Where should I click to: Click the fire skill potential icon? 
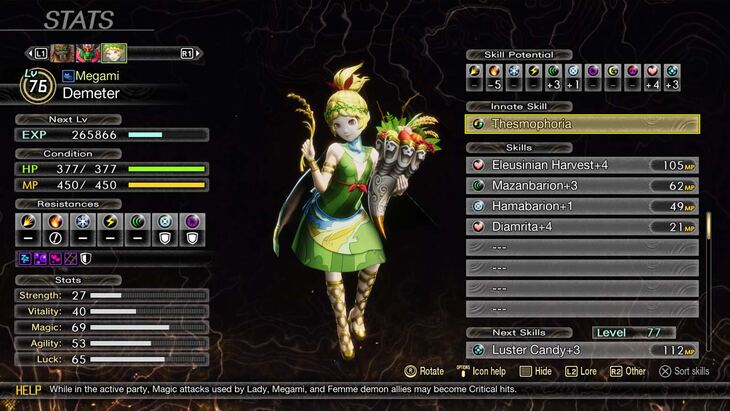(496, 72)
